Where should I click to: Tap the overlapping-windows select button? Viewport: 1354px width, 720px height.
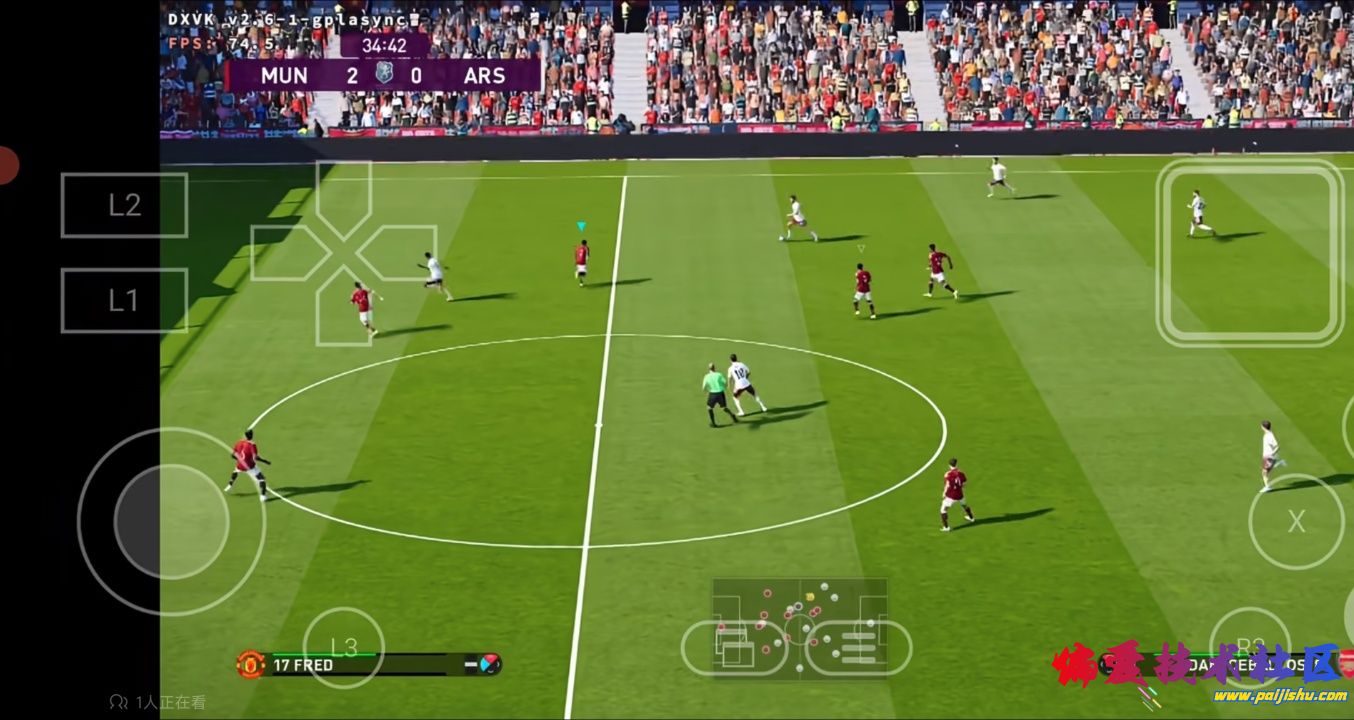(735, 648)
